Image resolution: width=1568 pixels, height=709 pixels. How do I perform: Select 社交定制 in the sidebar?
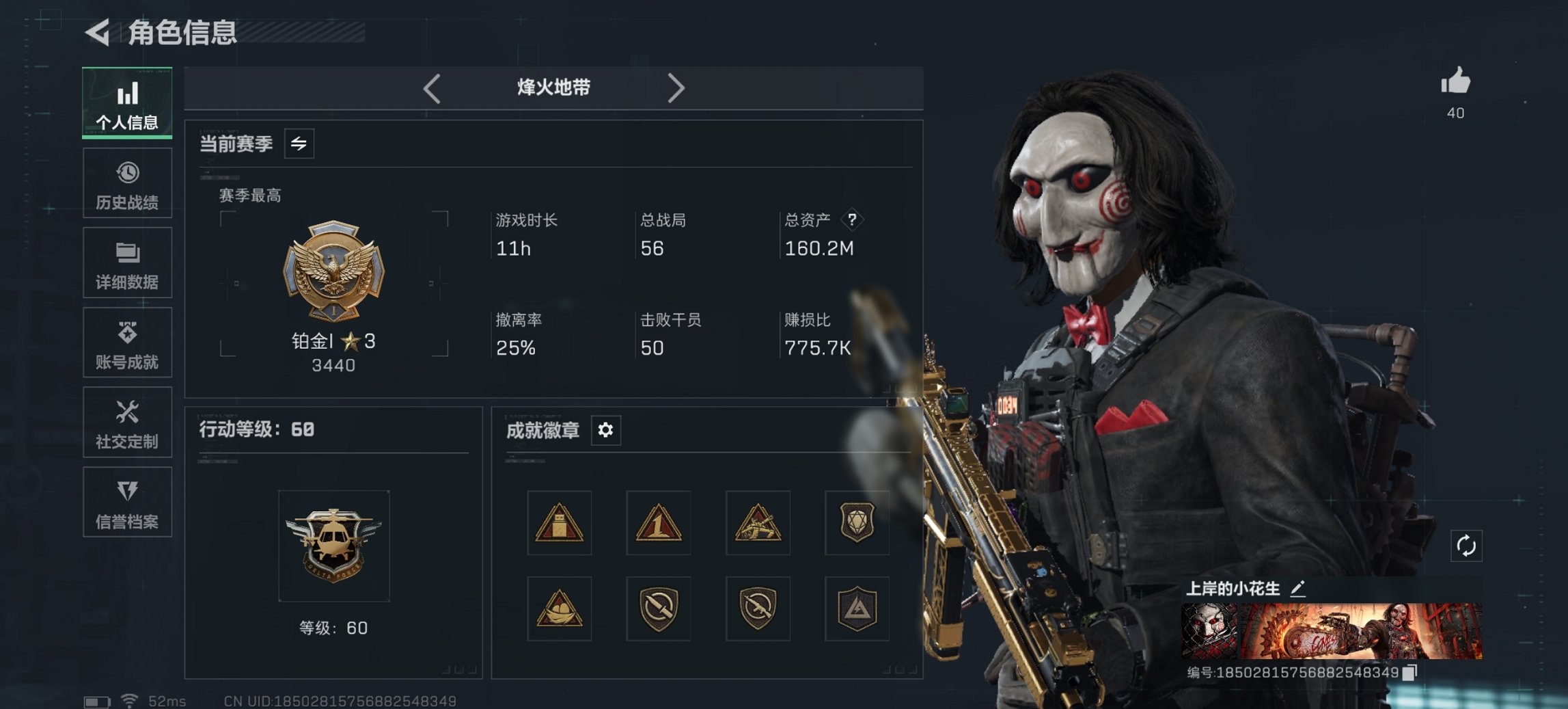(127, 422)
